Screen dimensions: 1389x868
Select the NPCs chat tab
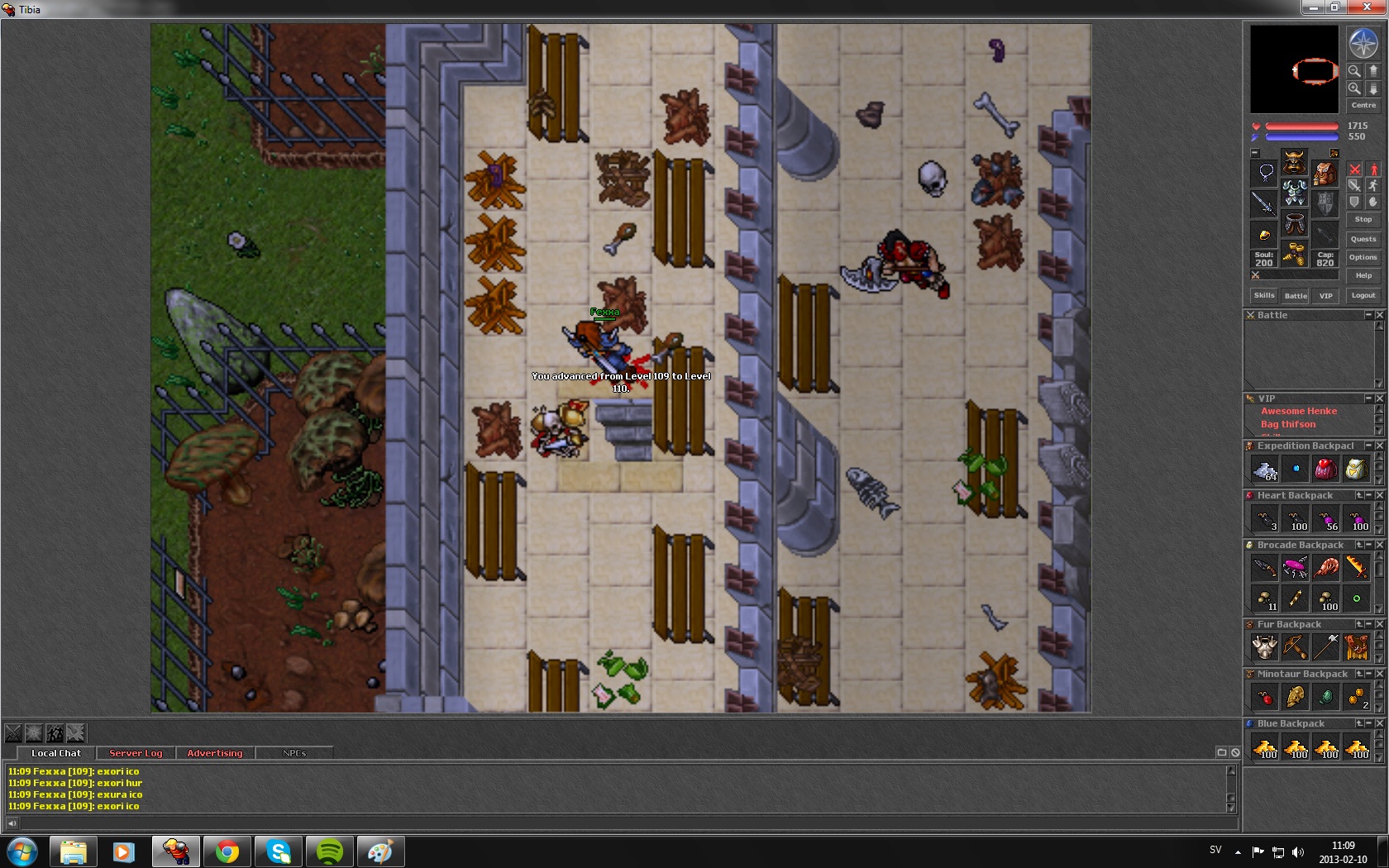(x=294, y=753)
